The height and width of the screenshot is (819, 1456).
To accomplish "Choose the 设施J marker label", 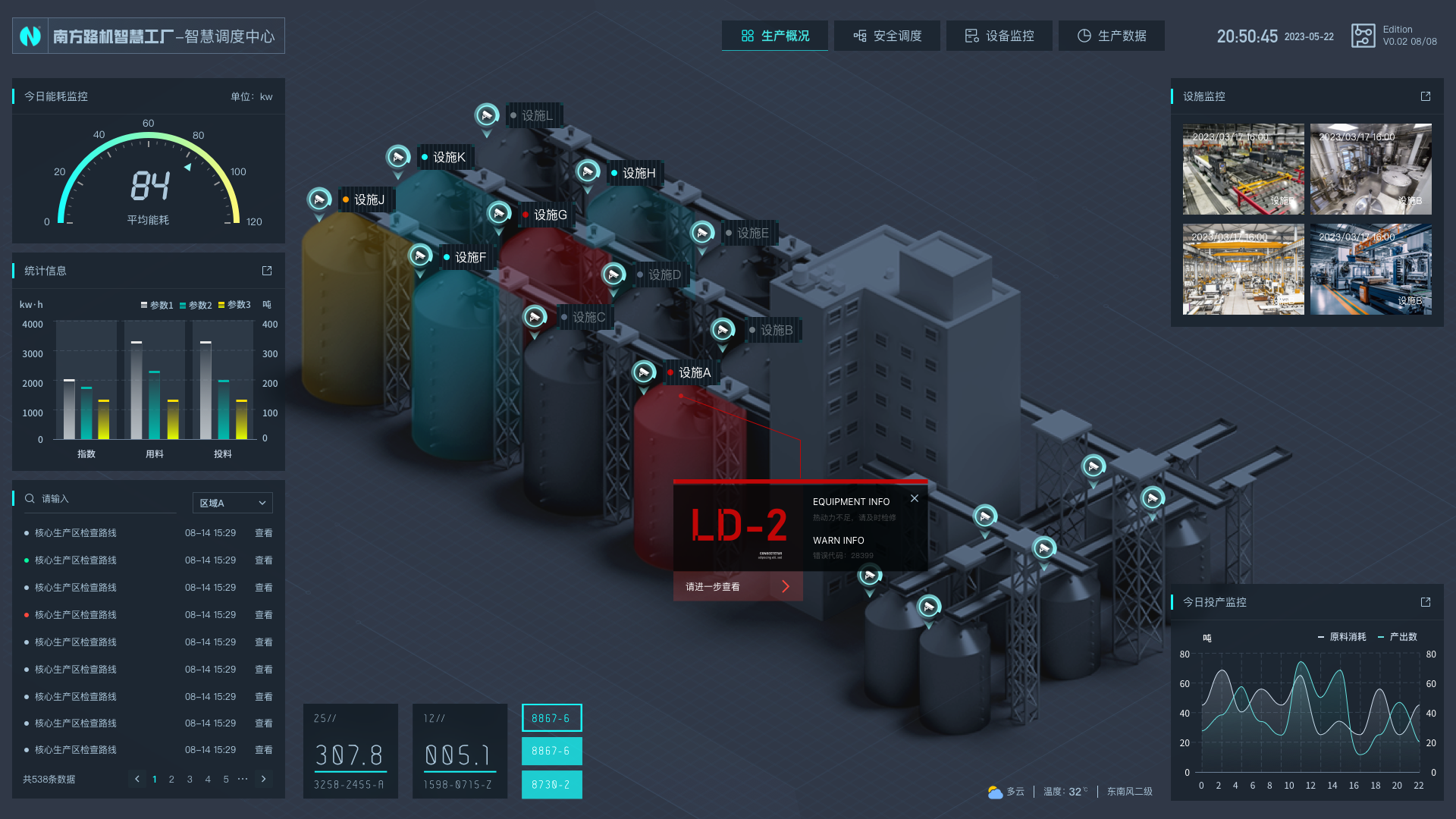I will (x=369, y=199).
